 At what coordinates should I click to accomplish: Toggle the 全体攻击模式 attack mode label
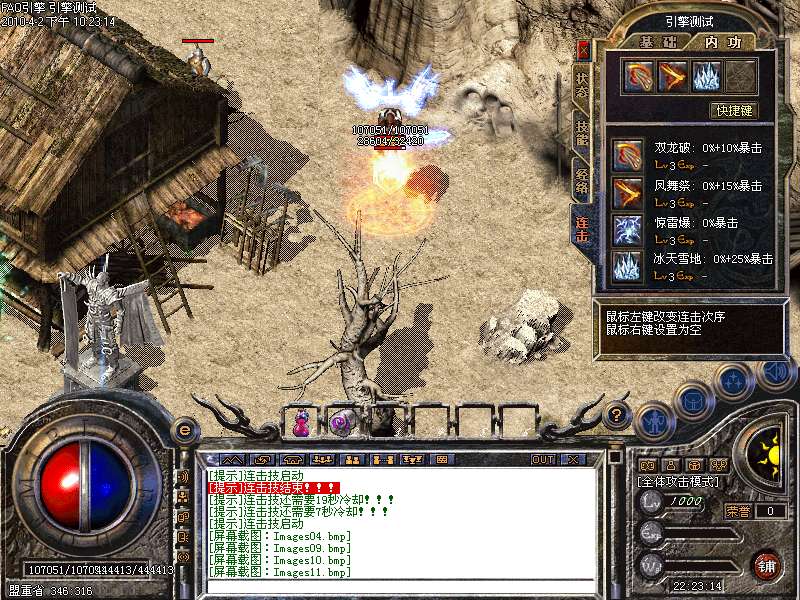click(678, 481)
